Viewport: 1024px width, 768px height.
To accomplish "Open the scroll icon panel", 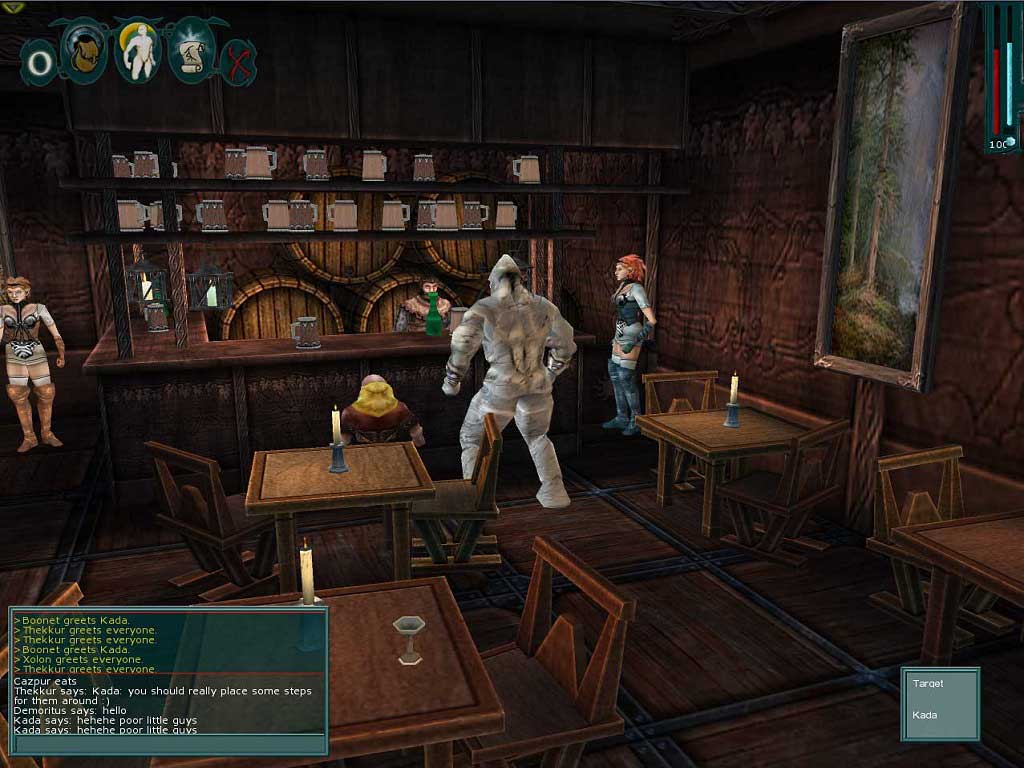I will 189,53.
